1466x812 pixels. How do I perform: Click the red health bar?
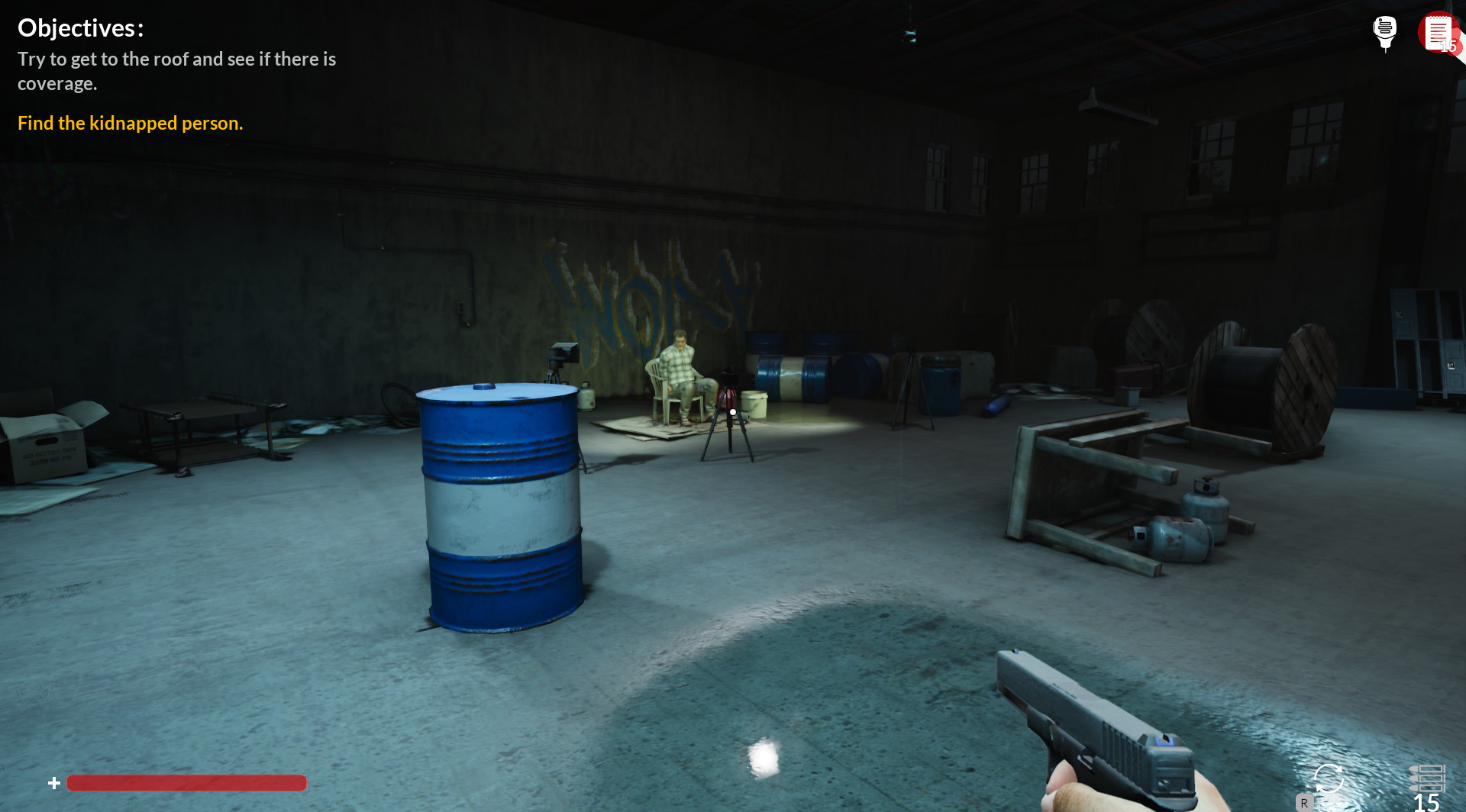click(186, 783)
